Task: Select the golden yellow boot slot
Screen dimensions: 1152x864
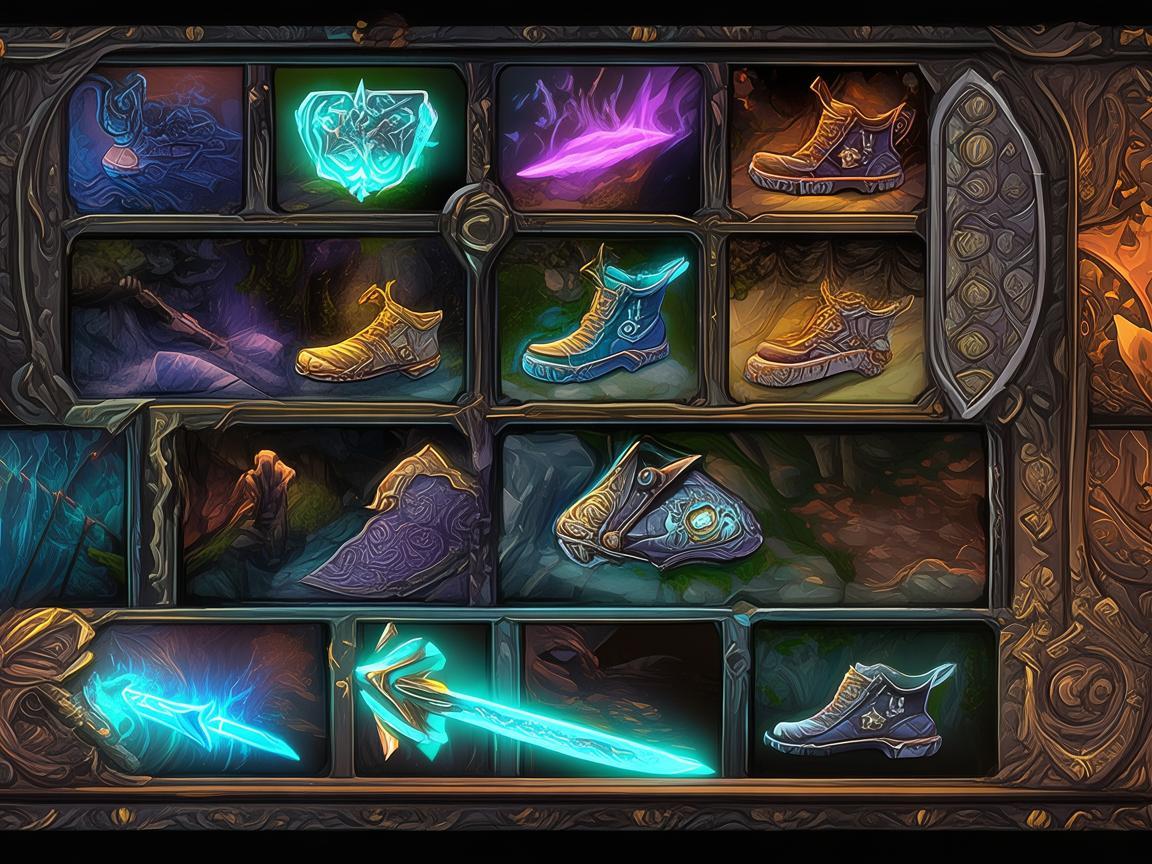Action: click(370, 335)
